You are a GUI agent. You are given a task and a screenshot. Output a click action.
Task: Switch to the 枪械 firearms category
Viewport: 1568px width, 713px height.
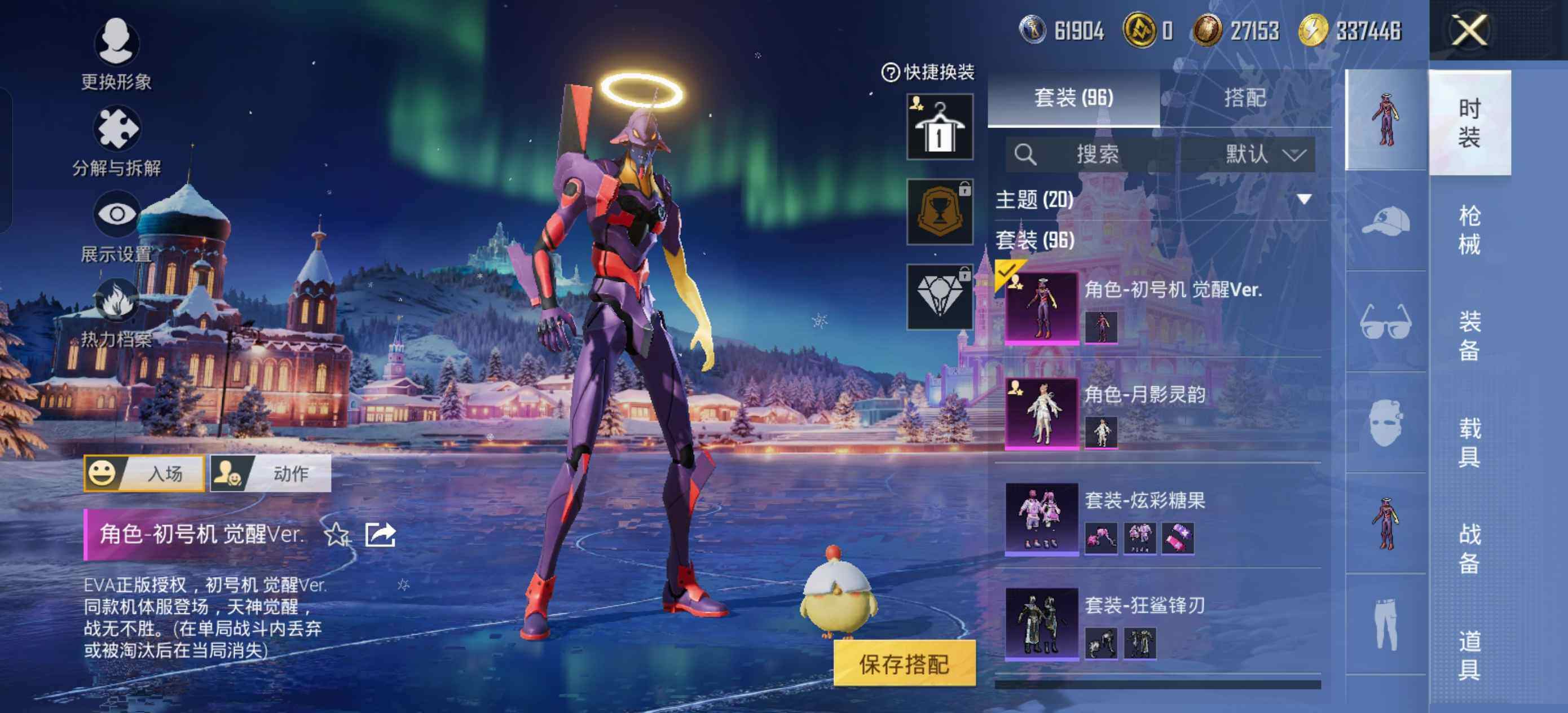(x=1469, y=230)
